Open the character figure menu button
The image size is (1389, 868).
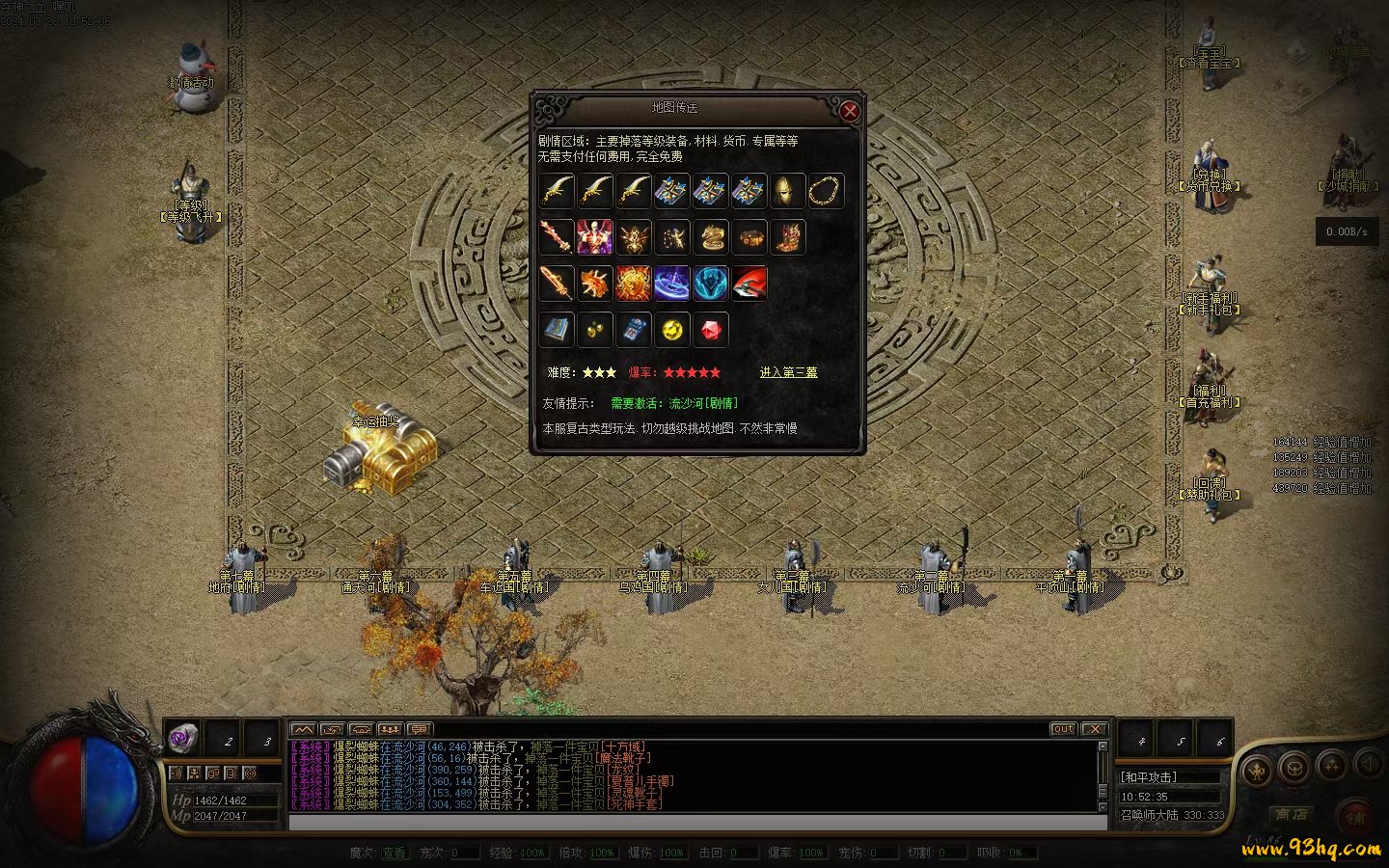1258,770
